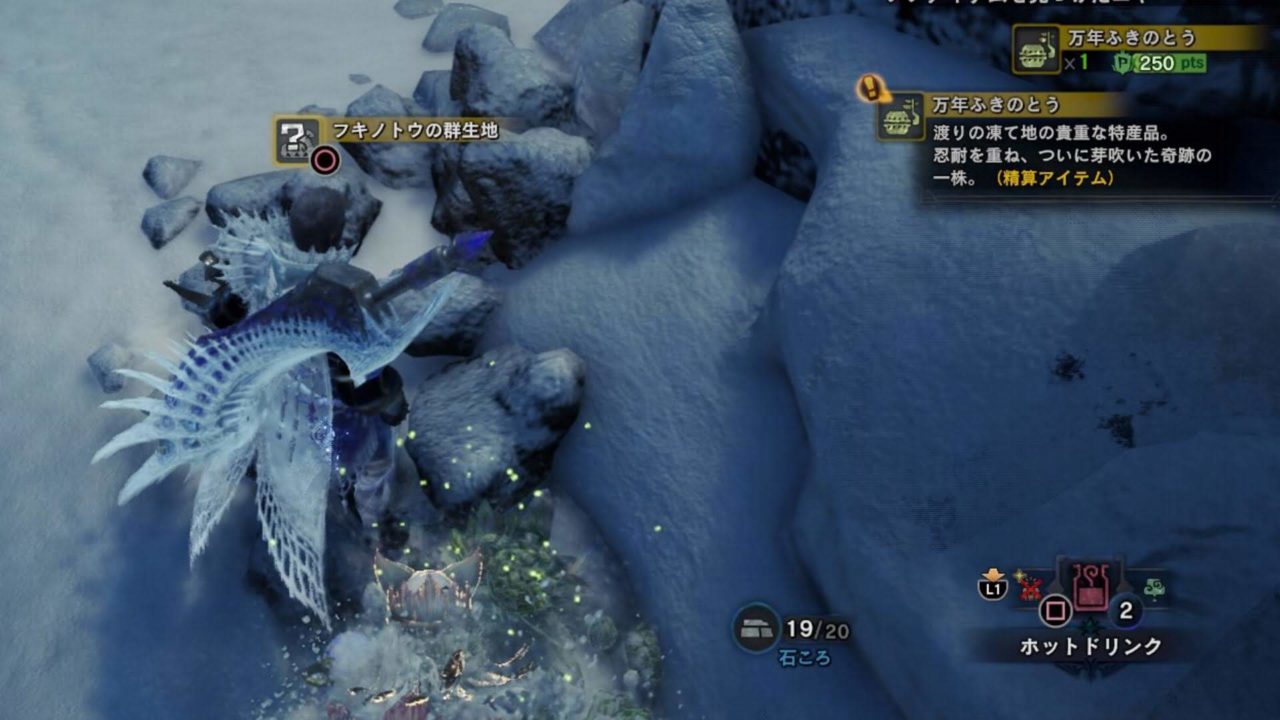Click the 万年ふきのとう pickup icon beside ×1
Screen dimensions: 1280x720
1036,49
